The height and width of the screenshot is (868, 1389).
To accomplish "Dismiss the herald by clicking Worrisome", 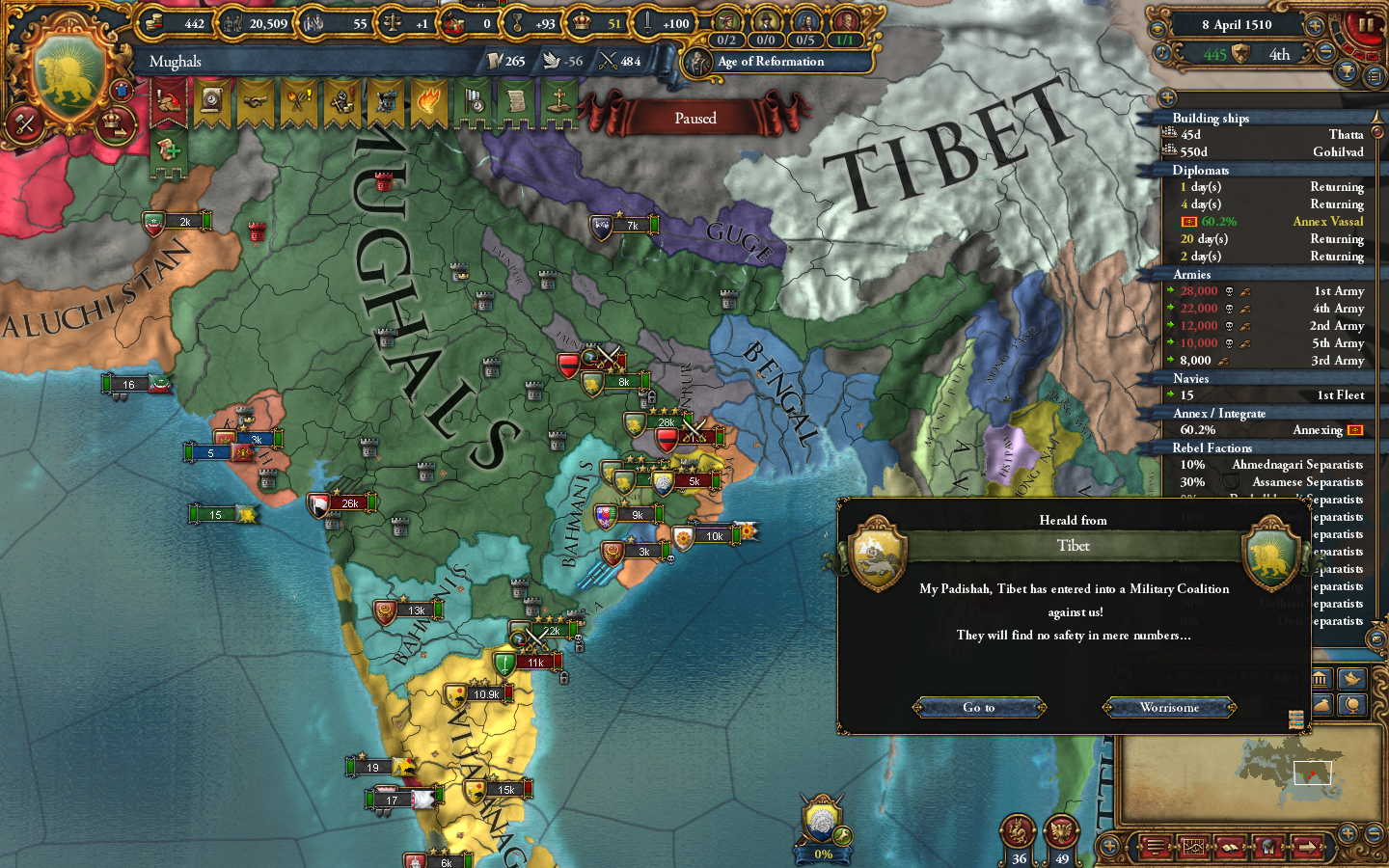I will tap(1169, 707).
